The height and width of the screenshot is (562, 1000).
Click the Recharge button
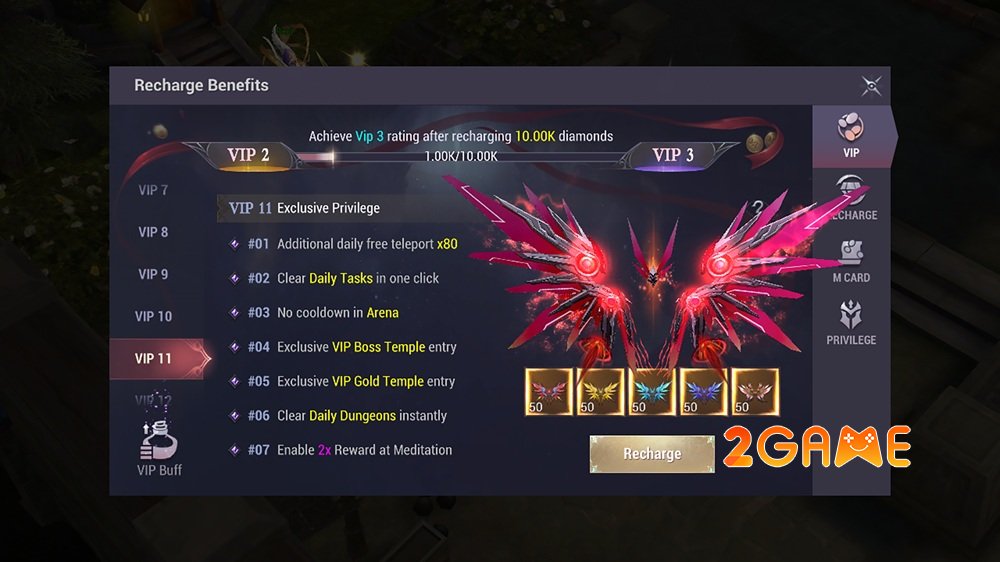pyautogui.click(x=652, y=454)
